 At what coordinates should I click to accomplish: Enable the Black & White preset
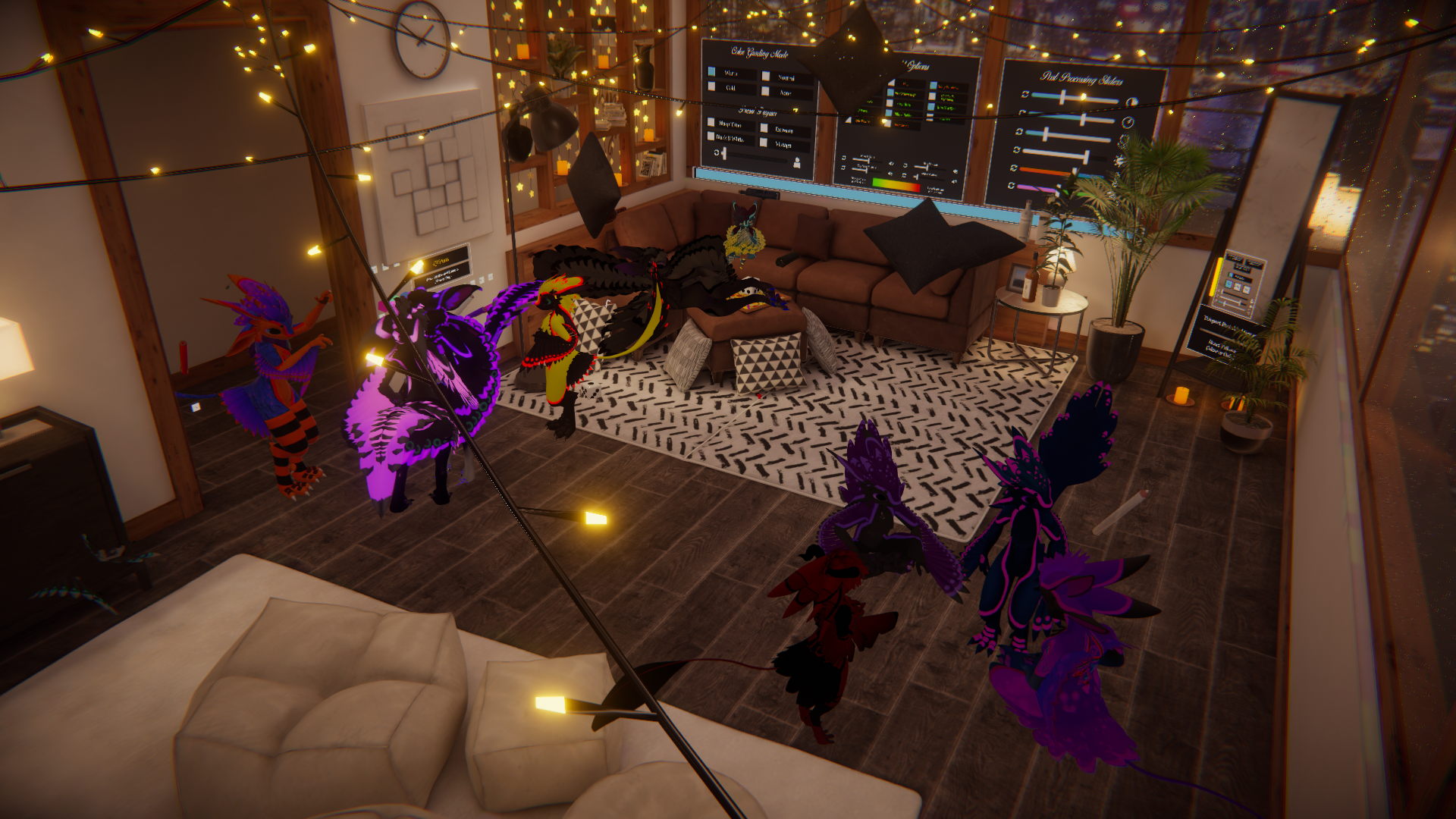click(711, 136)
